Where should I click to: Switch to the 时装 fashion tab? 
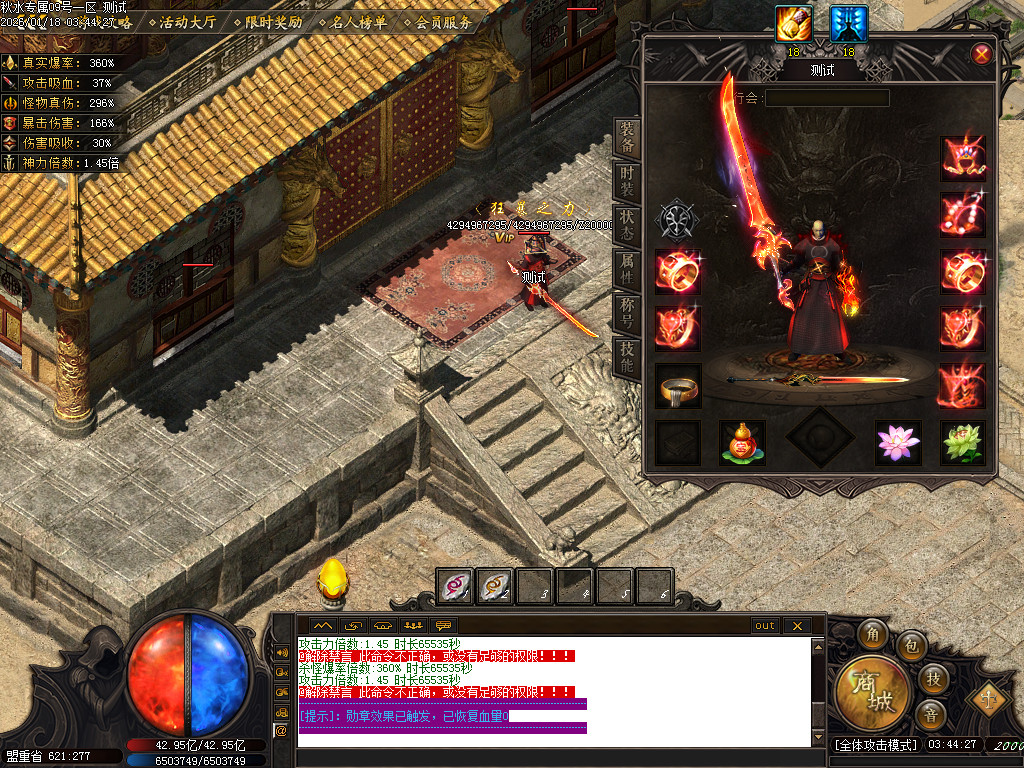(x=627, y=183)
